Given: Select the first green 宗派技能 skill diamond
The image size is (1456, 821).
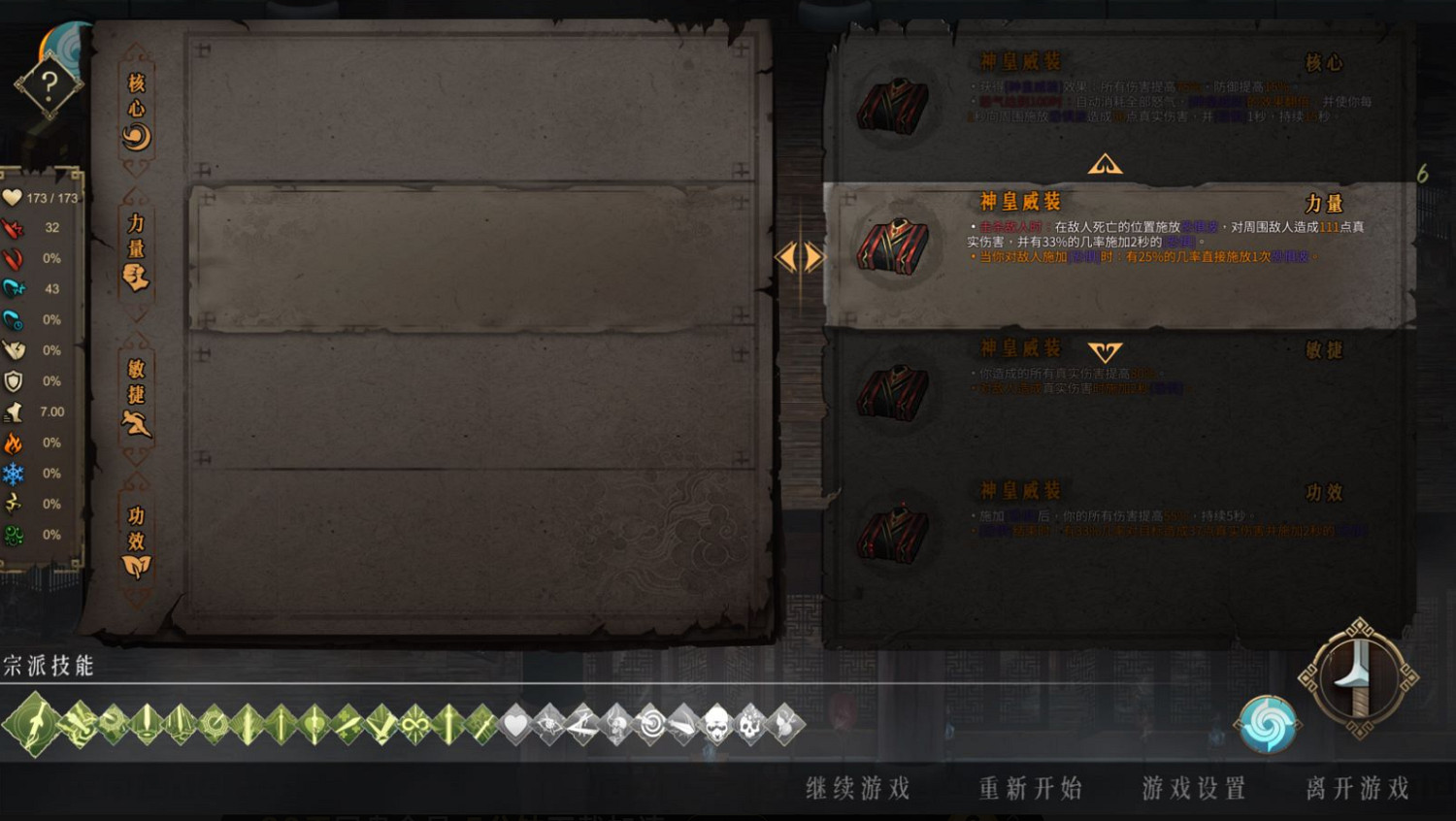Looking at the screenshot, I should 31,723.
